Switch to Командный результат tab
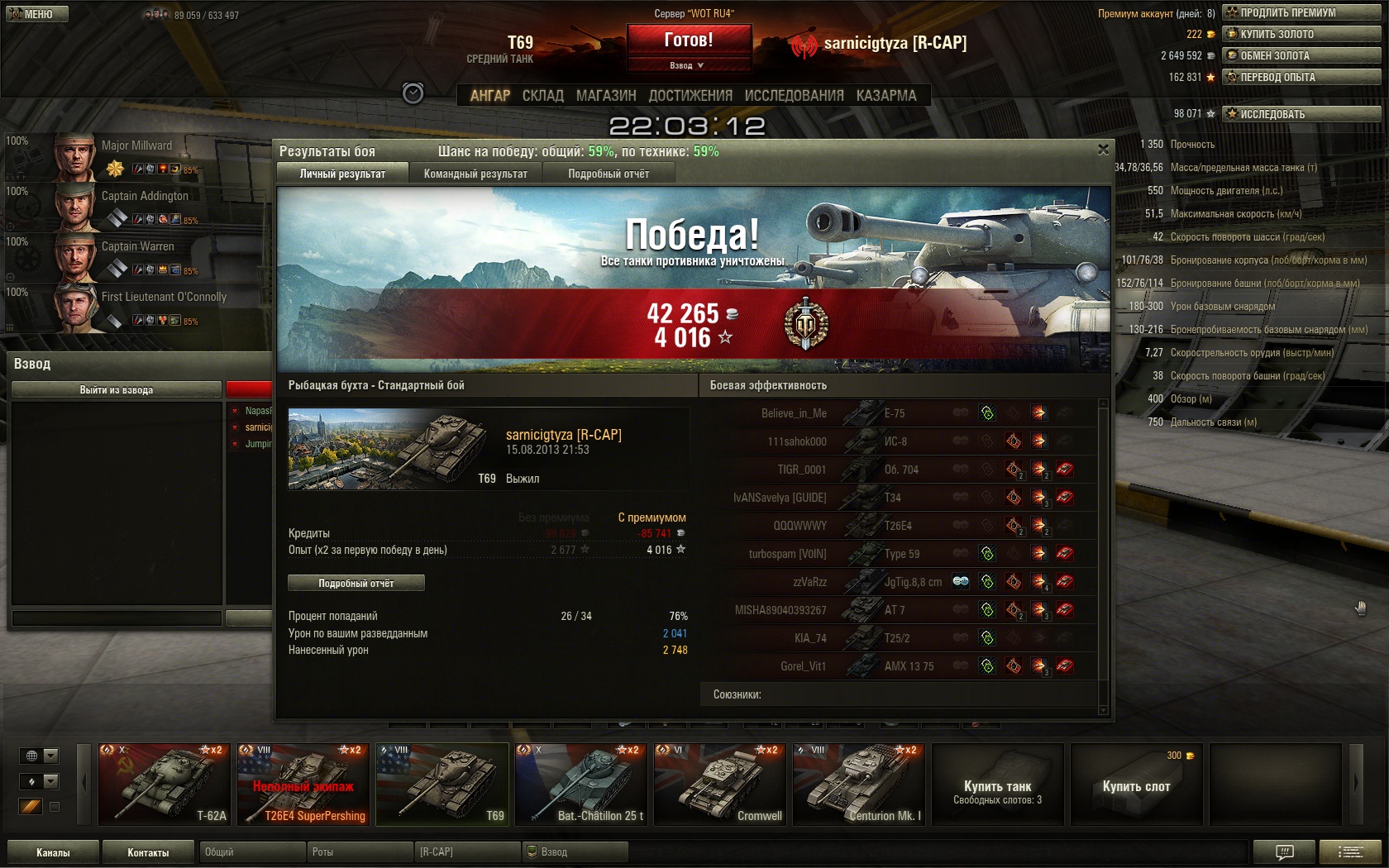The width and height of the screenshot is (1389, 868). tap(475, 174)
